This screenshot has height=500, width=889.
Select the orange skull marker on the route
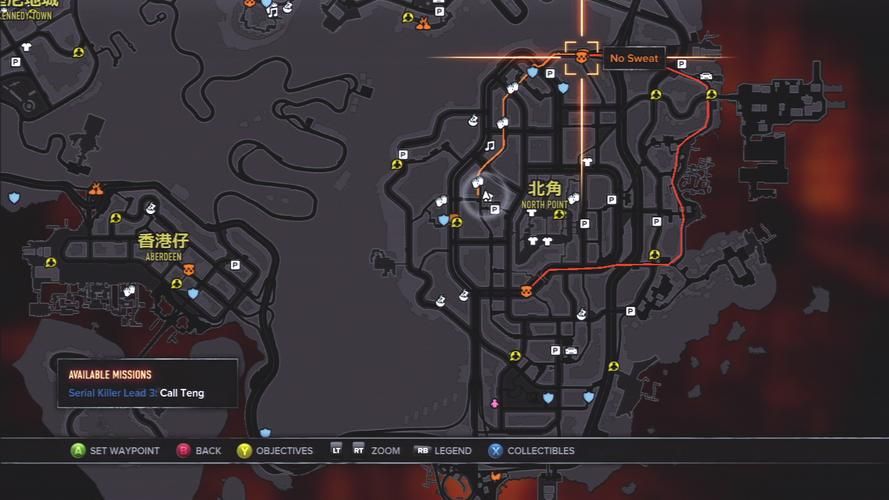tap(527, 291)
